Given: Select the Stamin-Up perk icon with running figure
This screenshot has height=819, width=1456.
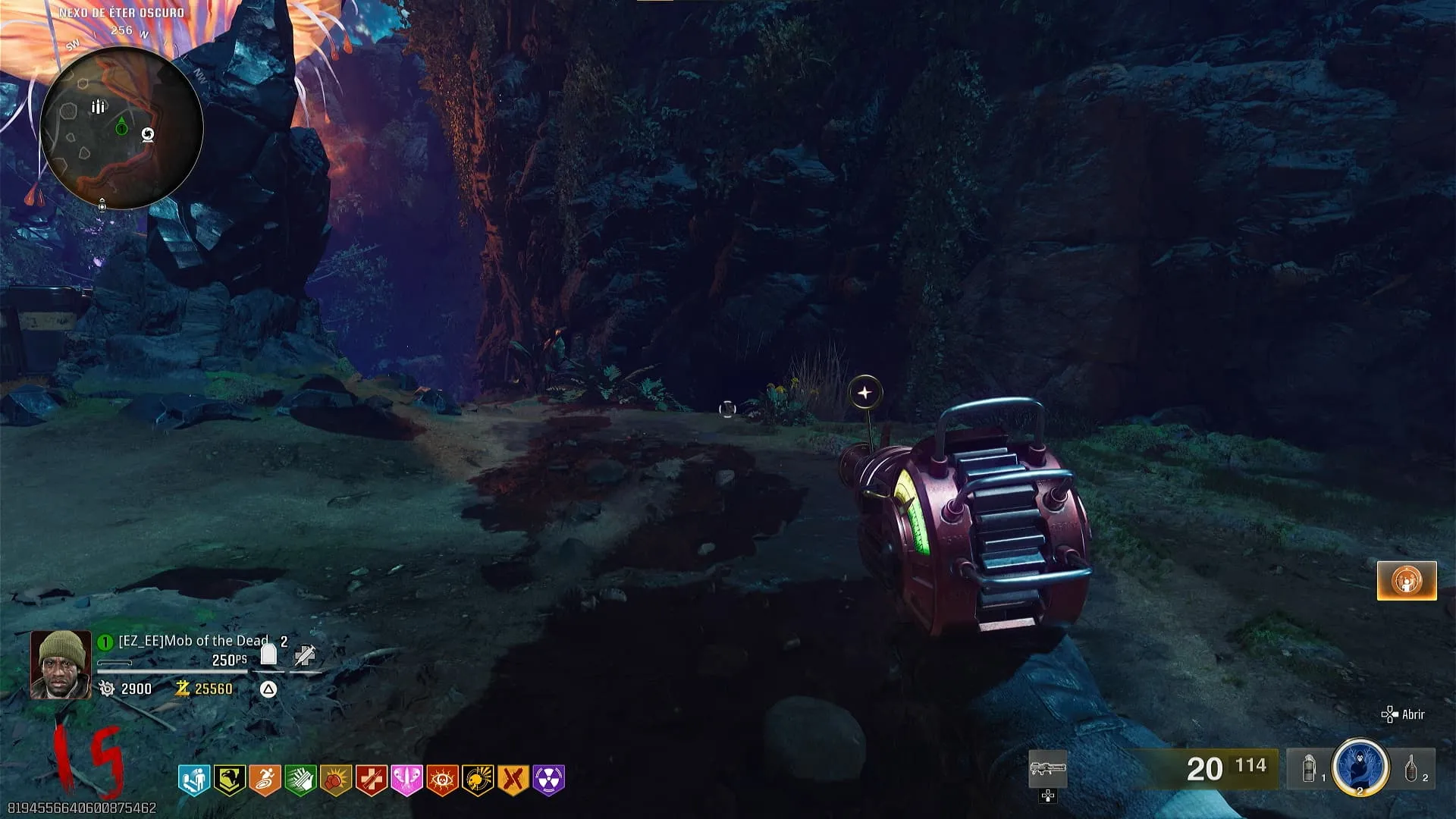Looking at the screenshot, I should point(265,779).
